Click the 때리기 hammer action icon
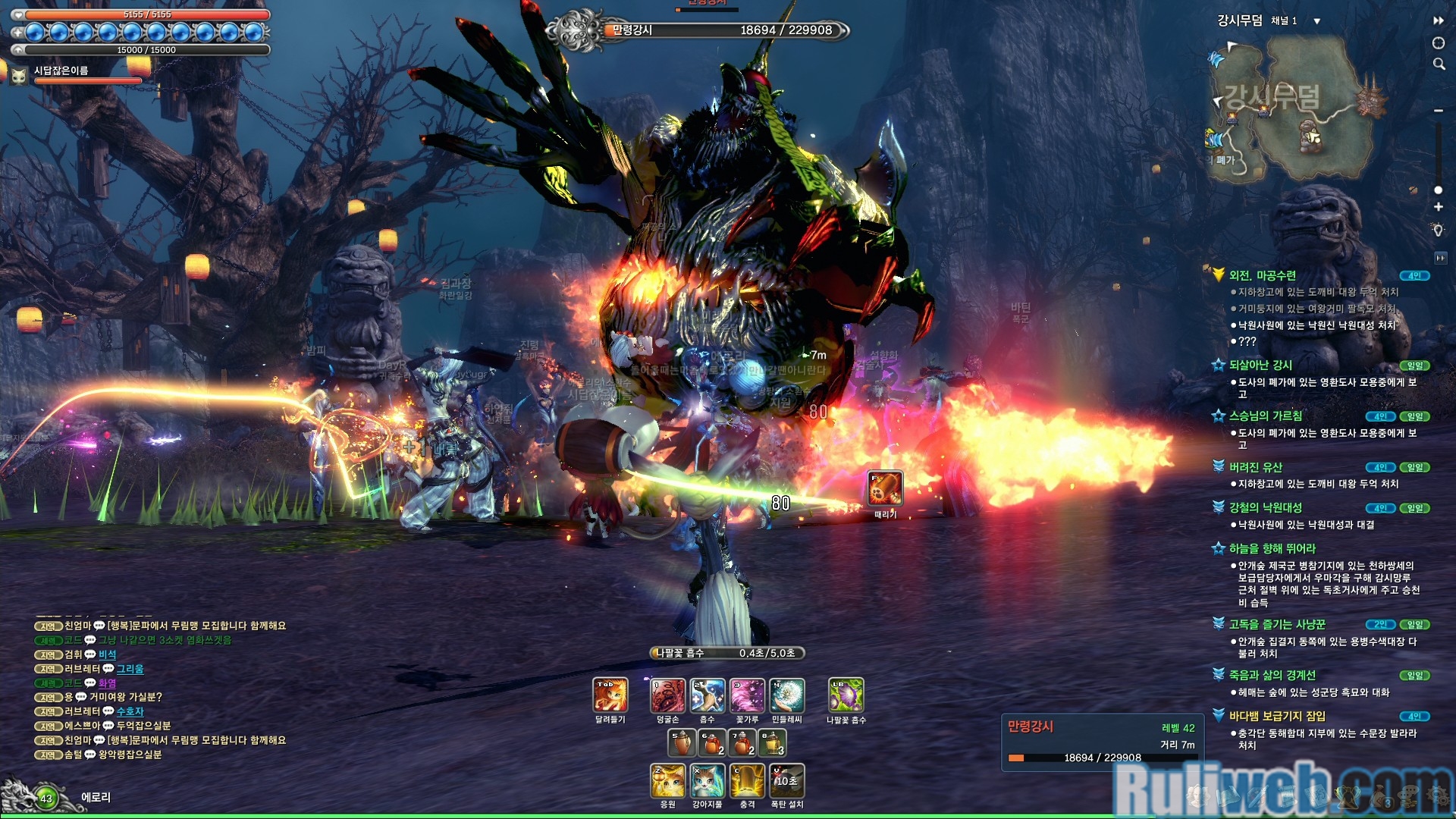The image size is (1456, 819). click(885, 488)
